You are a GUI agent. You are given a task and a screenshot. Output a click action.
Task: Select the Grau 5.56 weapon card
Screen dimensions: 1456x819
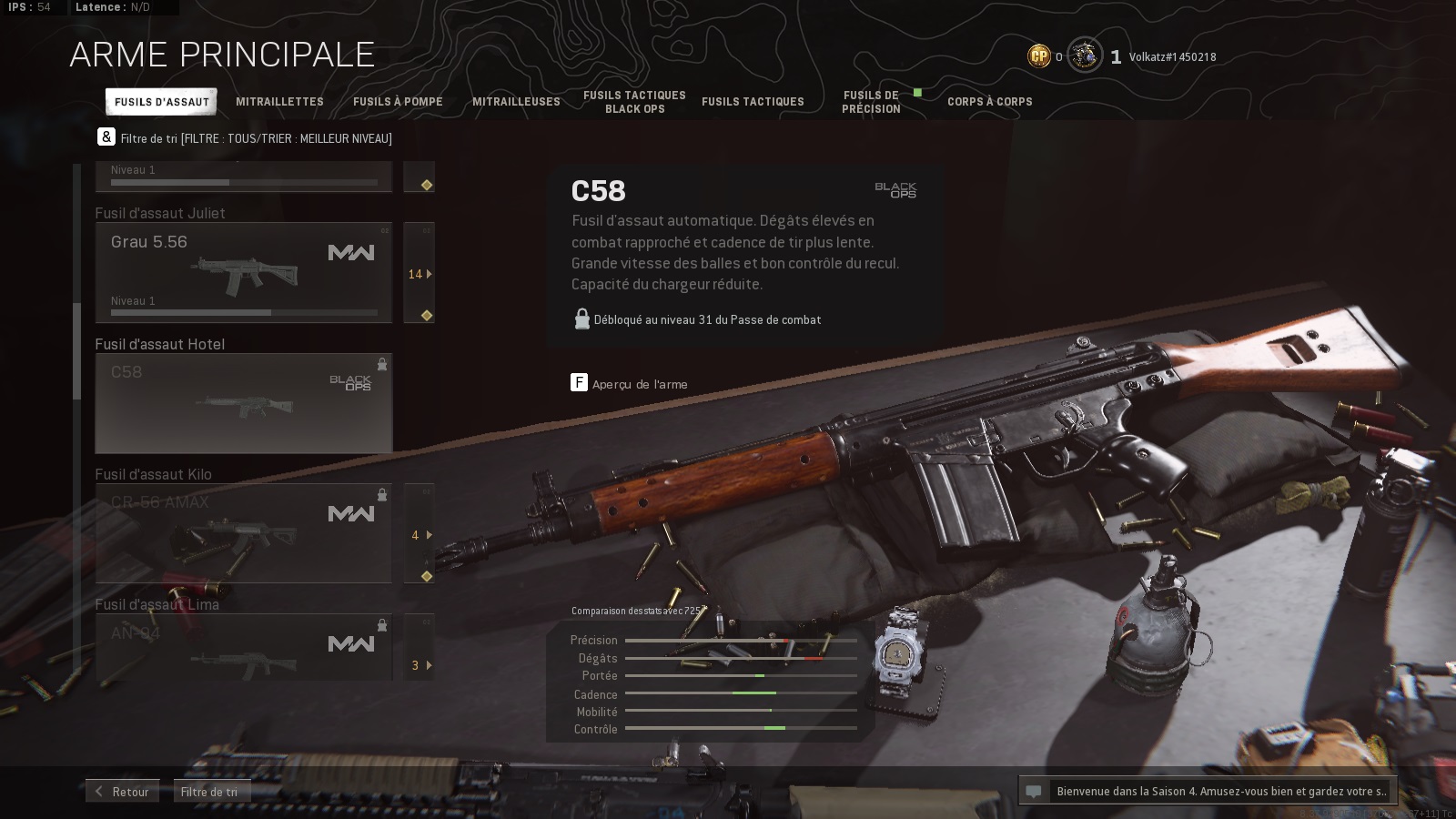[x=244, y=273]
